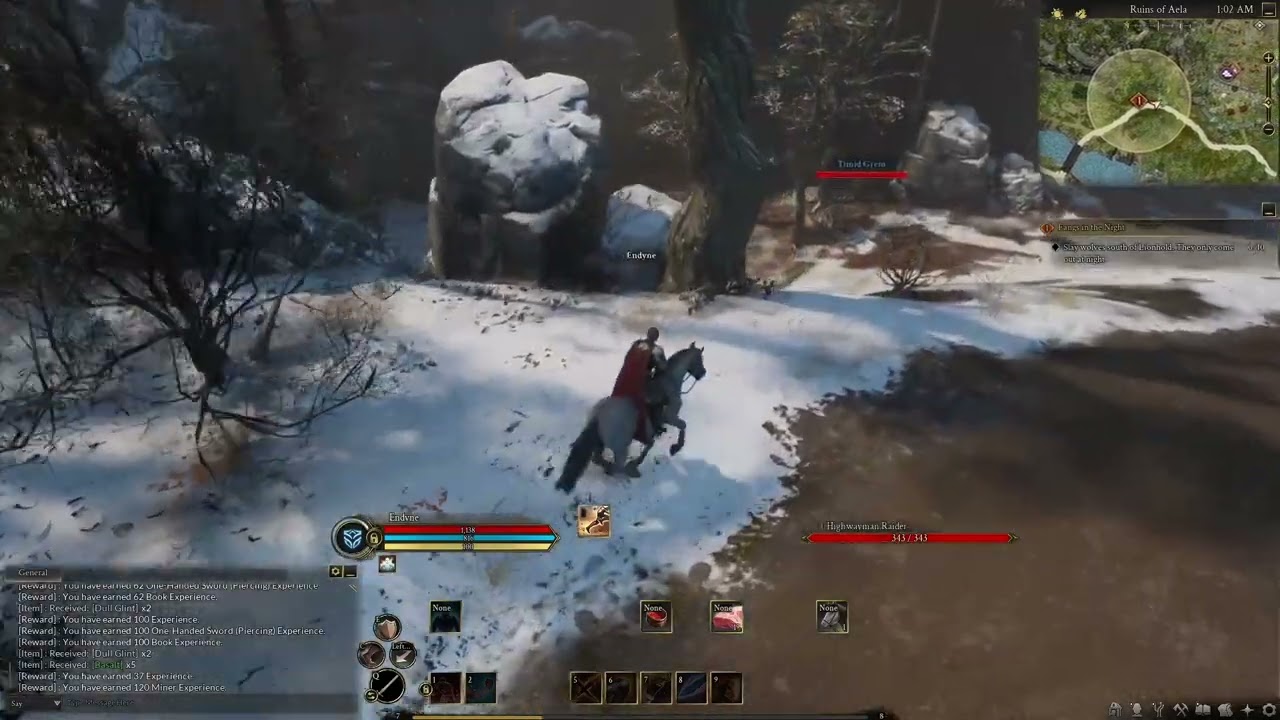Click the compass star icon near the gear
Image resolution: width=1280 pixels, height=720 pixels.
[1248, 709]
